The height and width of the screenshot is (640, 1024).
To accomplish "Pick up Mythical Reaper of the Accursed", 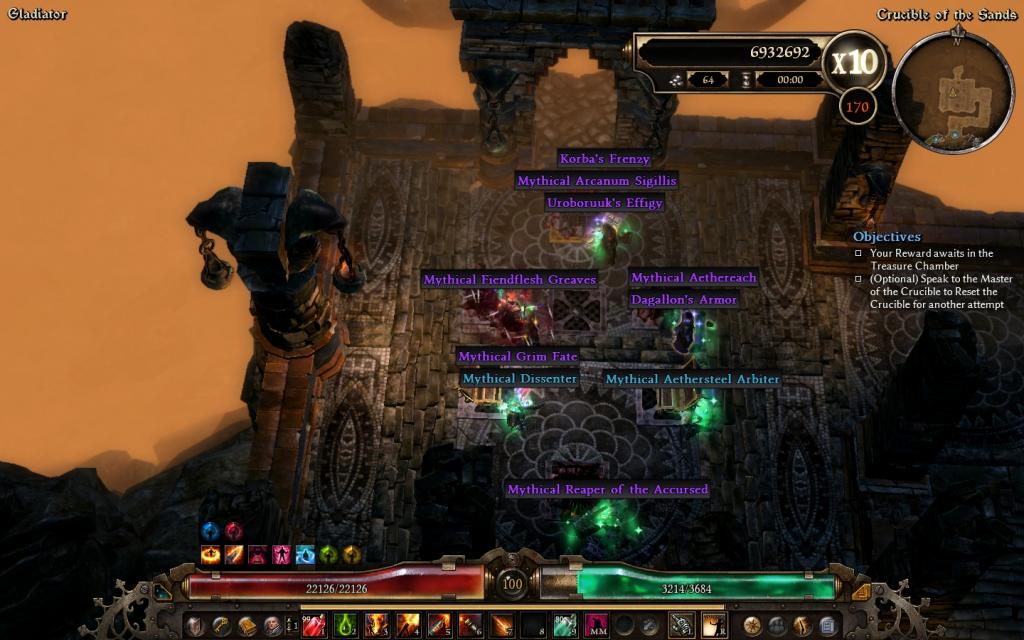I will pos(607,490).
